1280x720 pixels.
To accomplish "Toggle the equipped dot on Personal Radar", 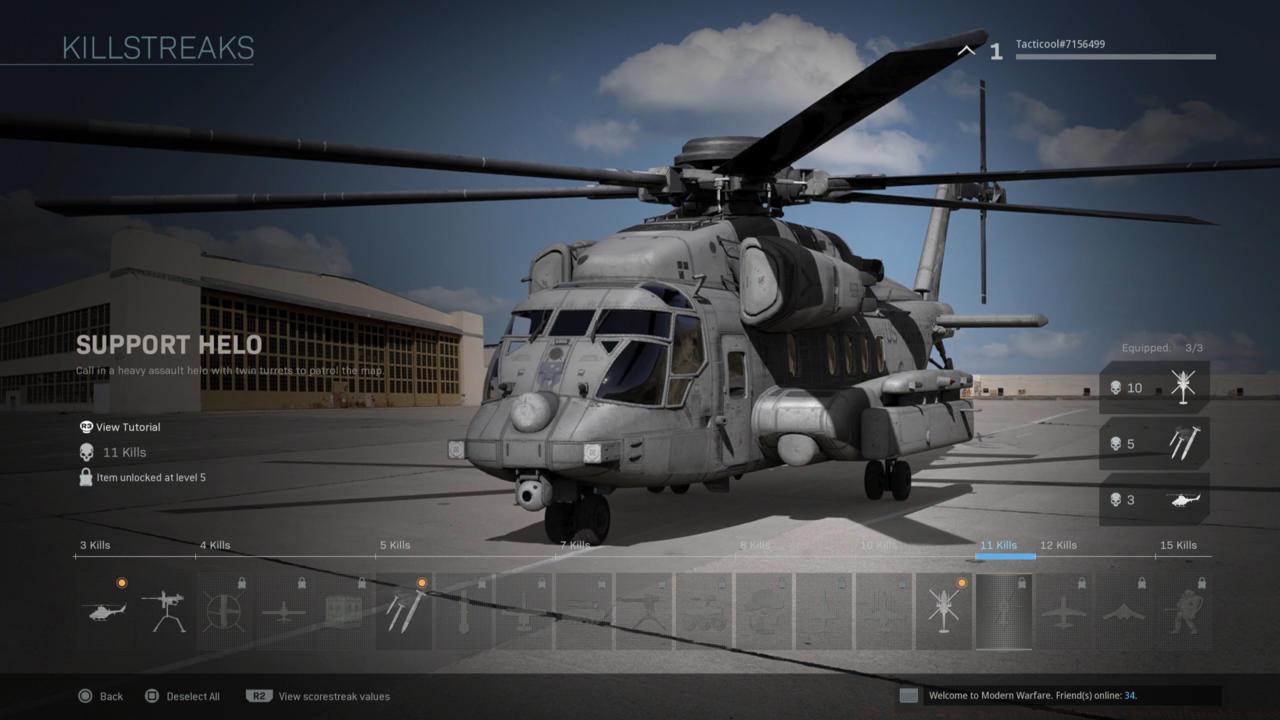I will point(123,581).
